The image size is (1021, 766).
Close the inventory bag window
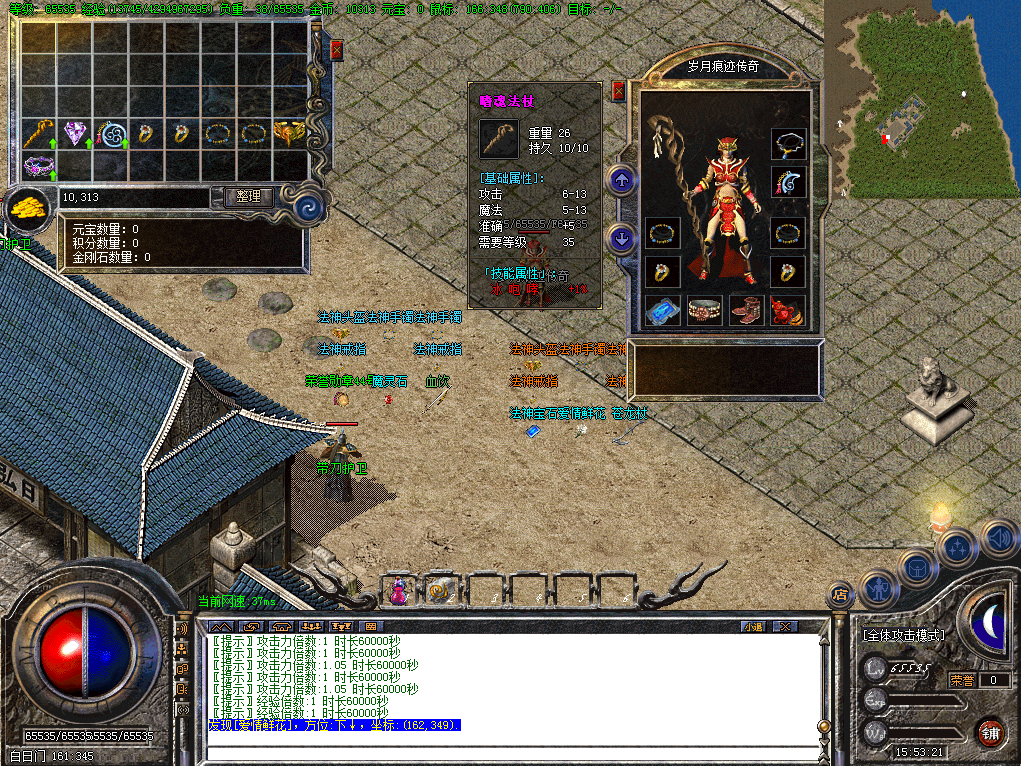(337, 49)
